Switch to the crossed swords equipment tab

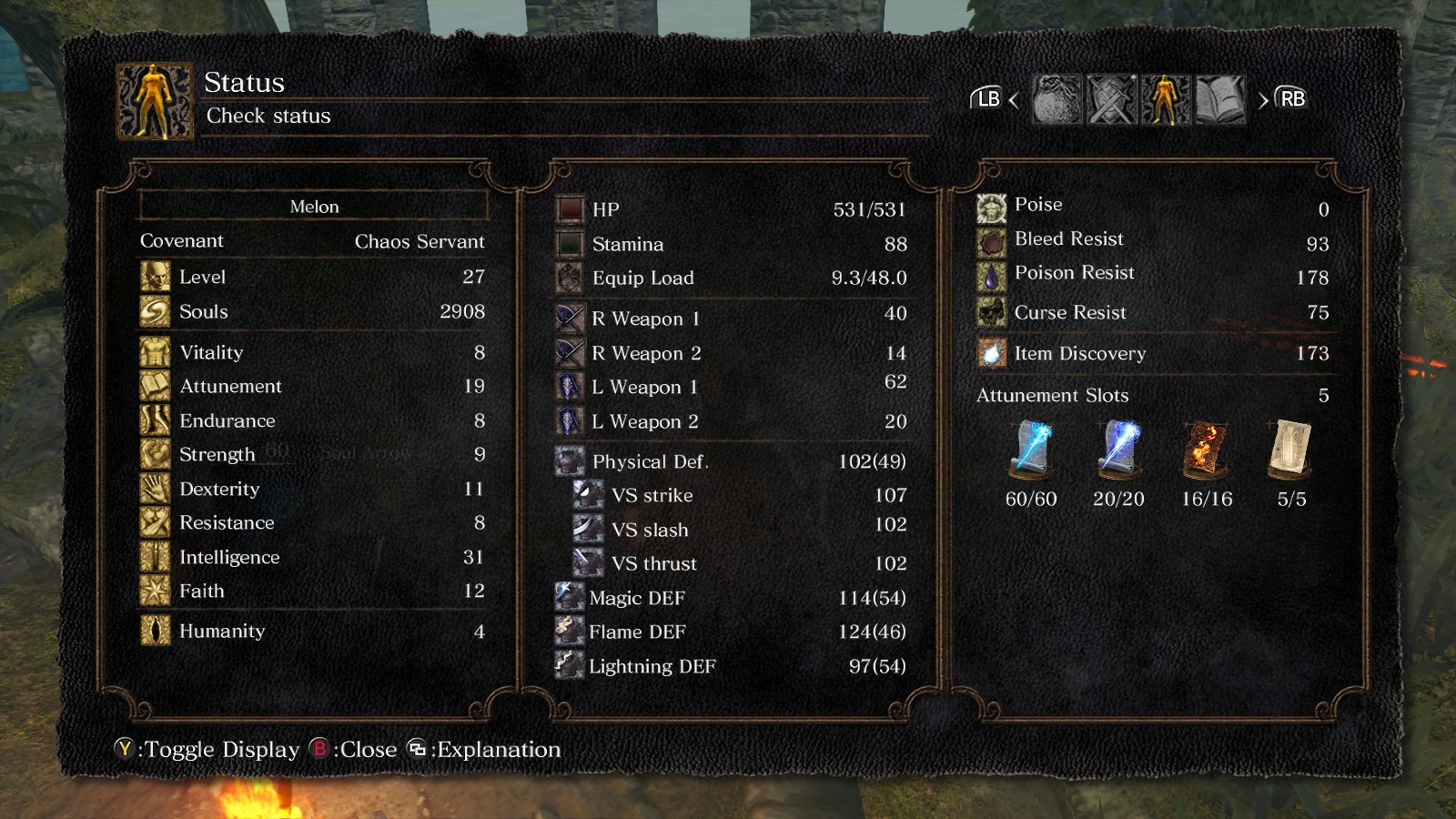(x=1111, y=99)
